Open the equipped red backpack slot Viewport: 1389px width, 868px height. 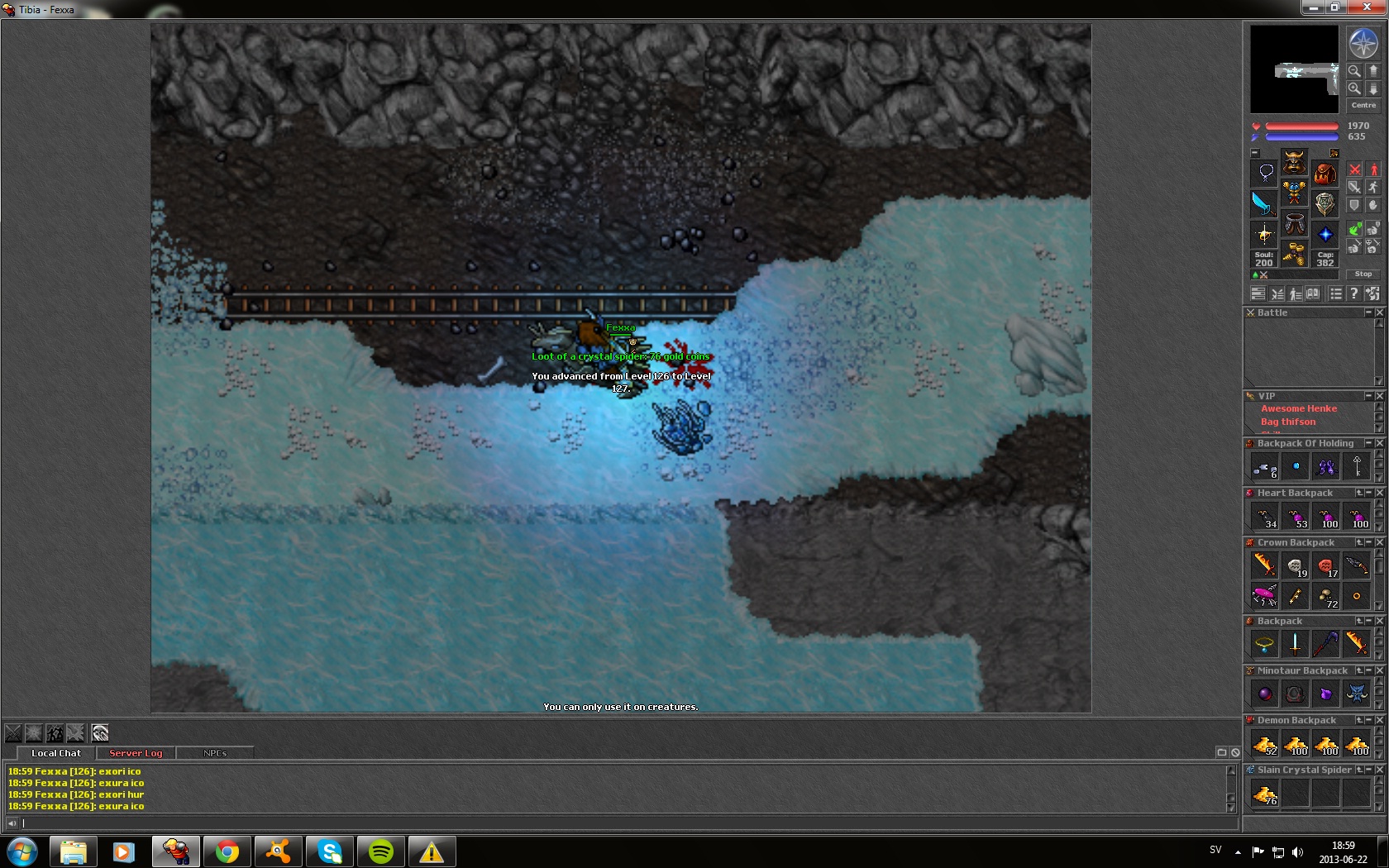tap(1325, 174)
